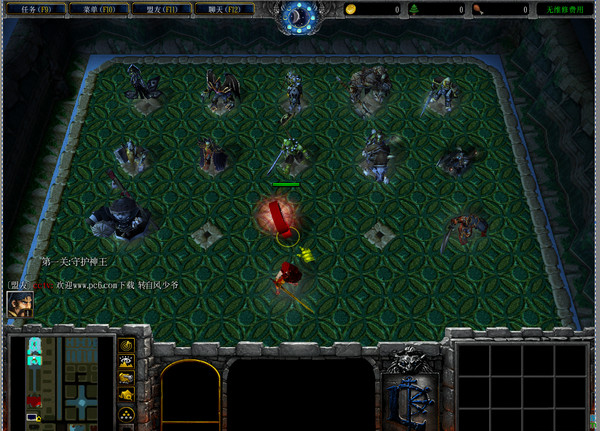Toggle minimap ally color mode button

127,380
